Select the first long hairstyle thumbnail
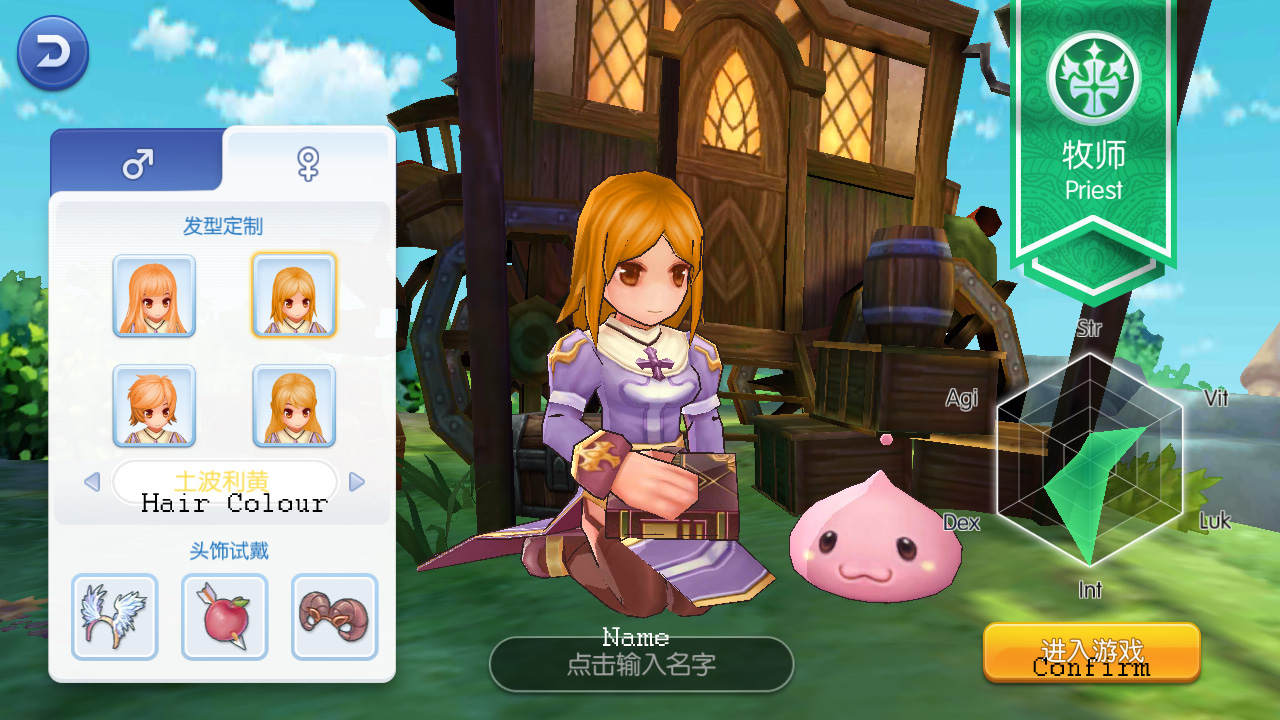Image resolution: width=1280 pixels, height=720 pixels. [154, 296]
